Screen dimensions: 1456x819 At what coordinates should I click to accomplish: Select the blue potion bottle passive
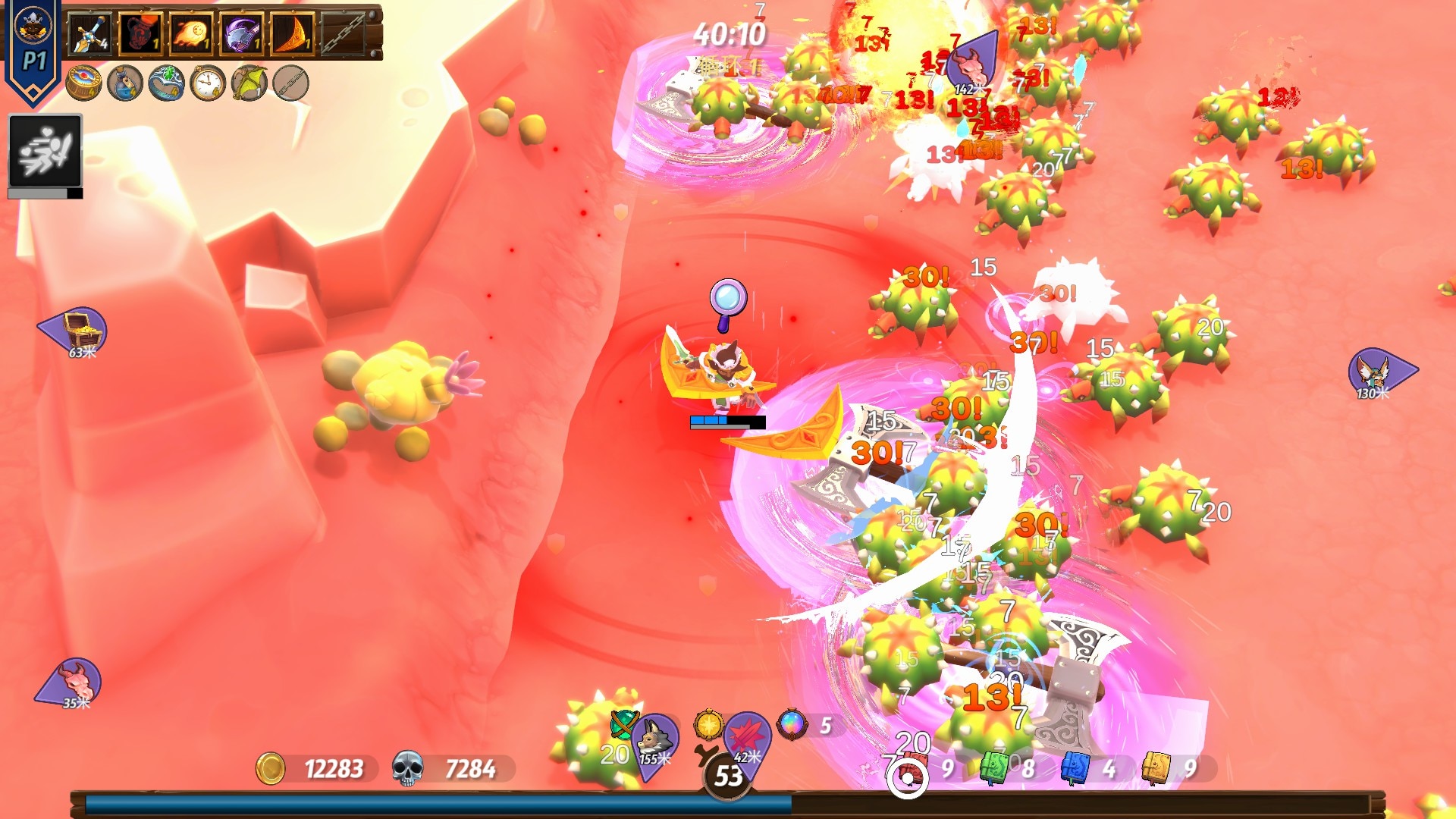click(125, 83)
